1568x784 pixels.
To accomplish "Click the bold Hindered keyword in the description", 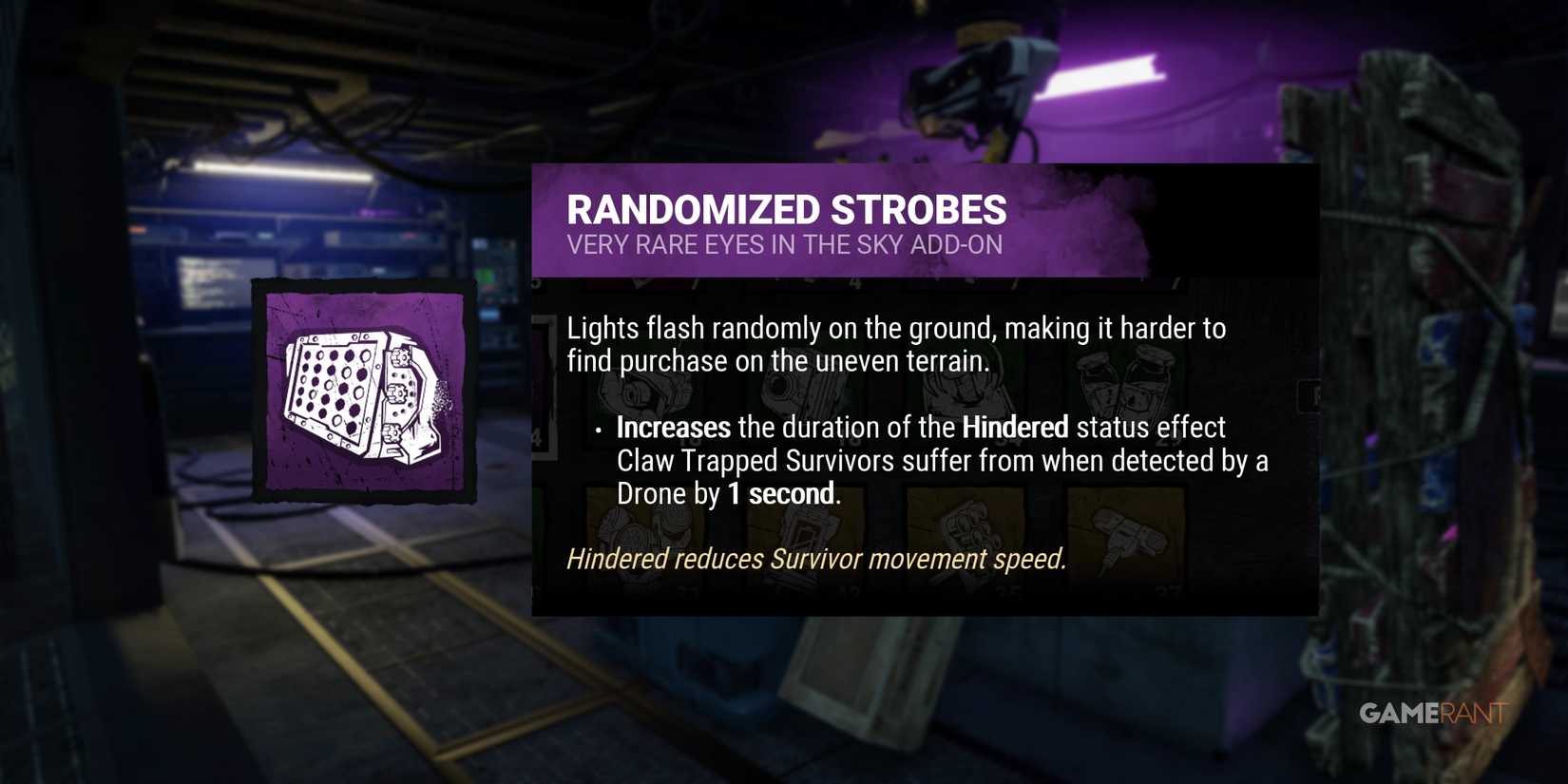I will pos(1013,428).
